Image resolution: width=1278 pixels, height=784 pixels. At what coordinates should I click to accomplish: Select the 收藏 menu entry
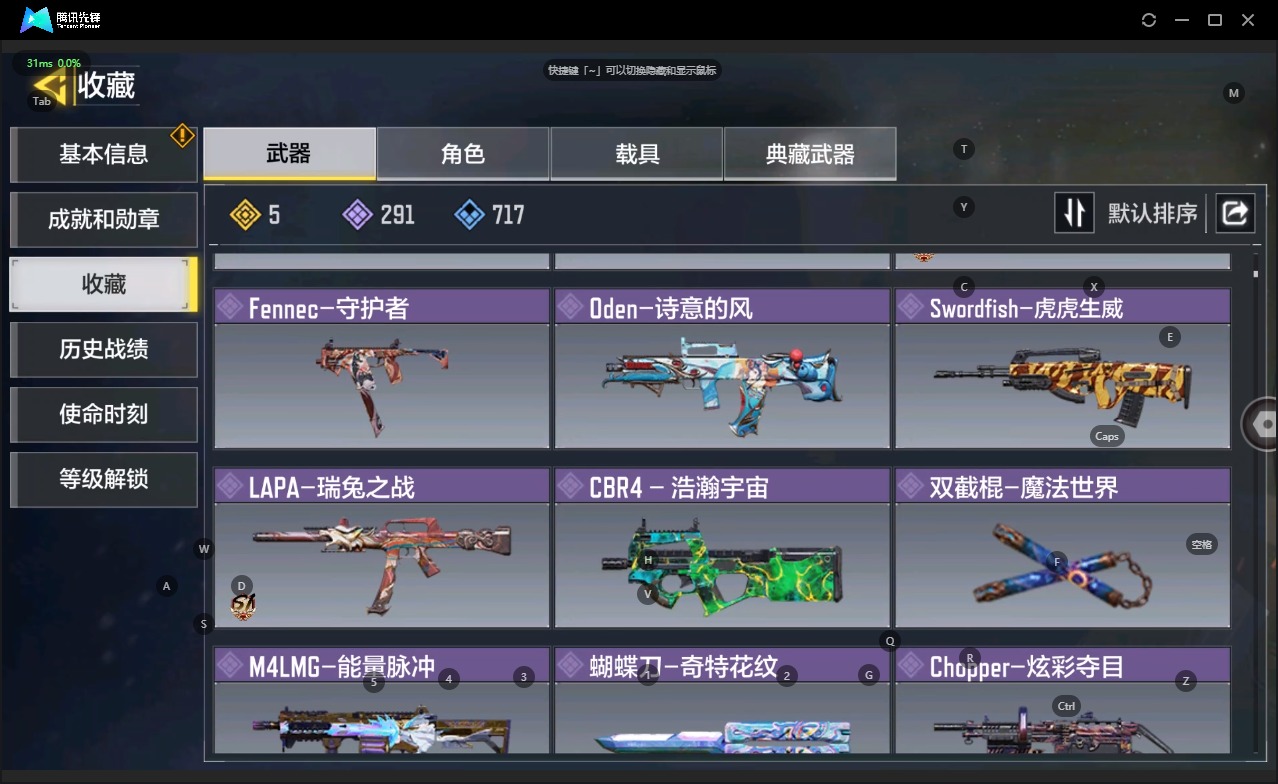coord(103,284)
